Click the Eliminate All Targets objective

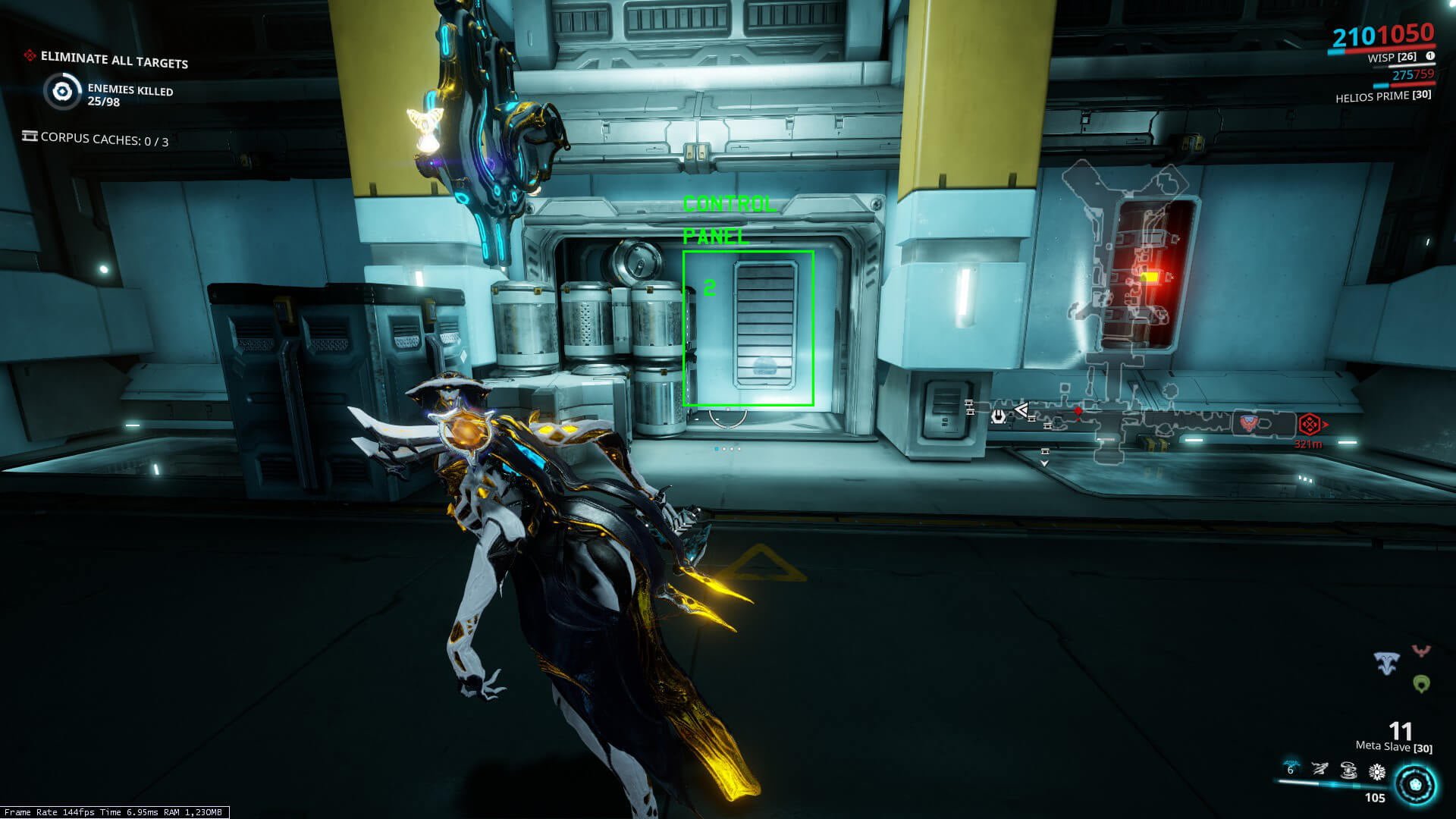114,60
